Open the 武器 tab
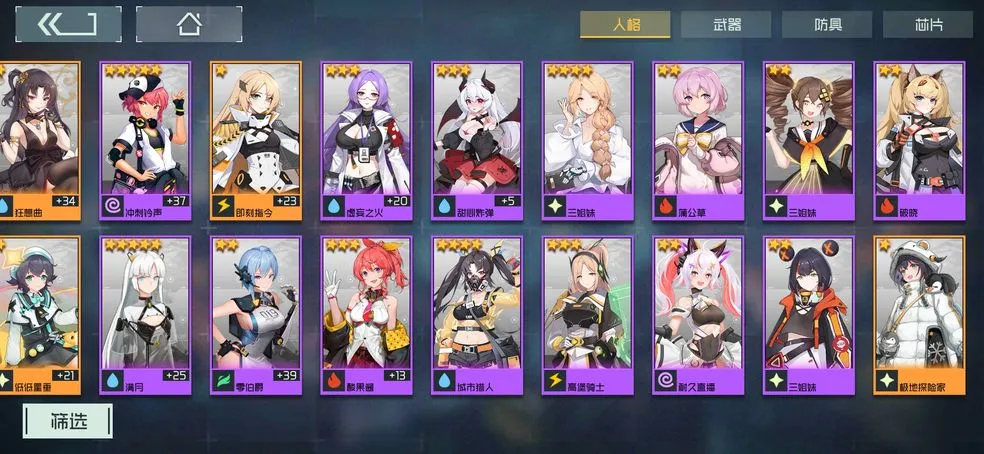 point(726,25)
